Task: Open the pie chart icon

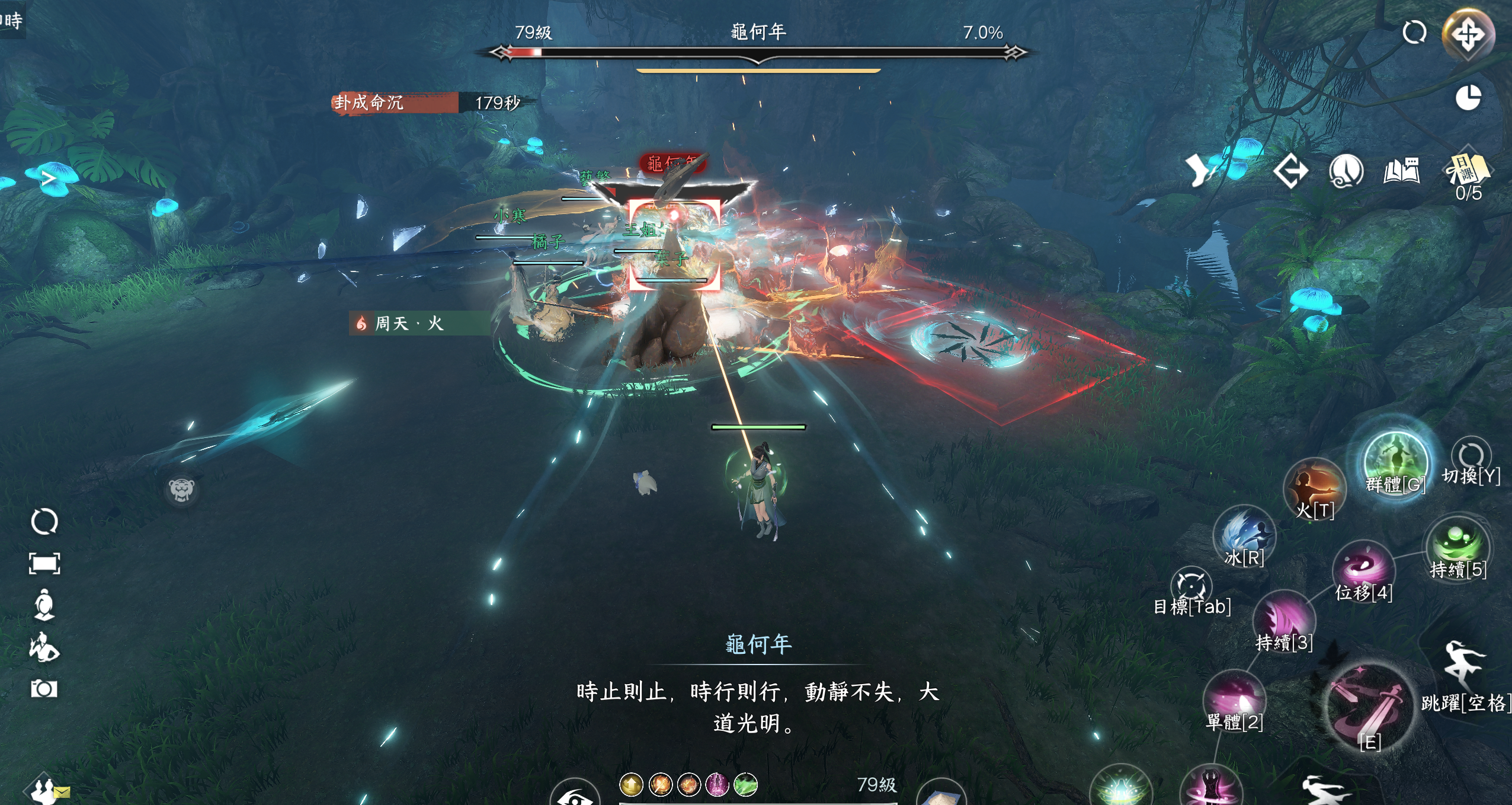Action: pos(1468,98)
